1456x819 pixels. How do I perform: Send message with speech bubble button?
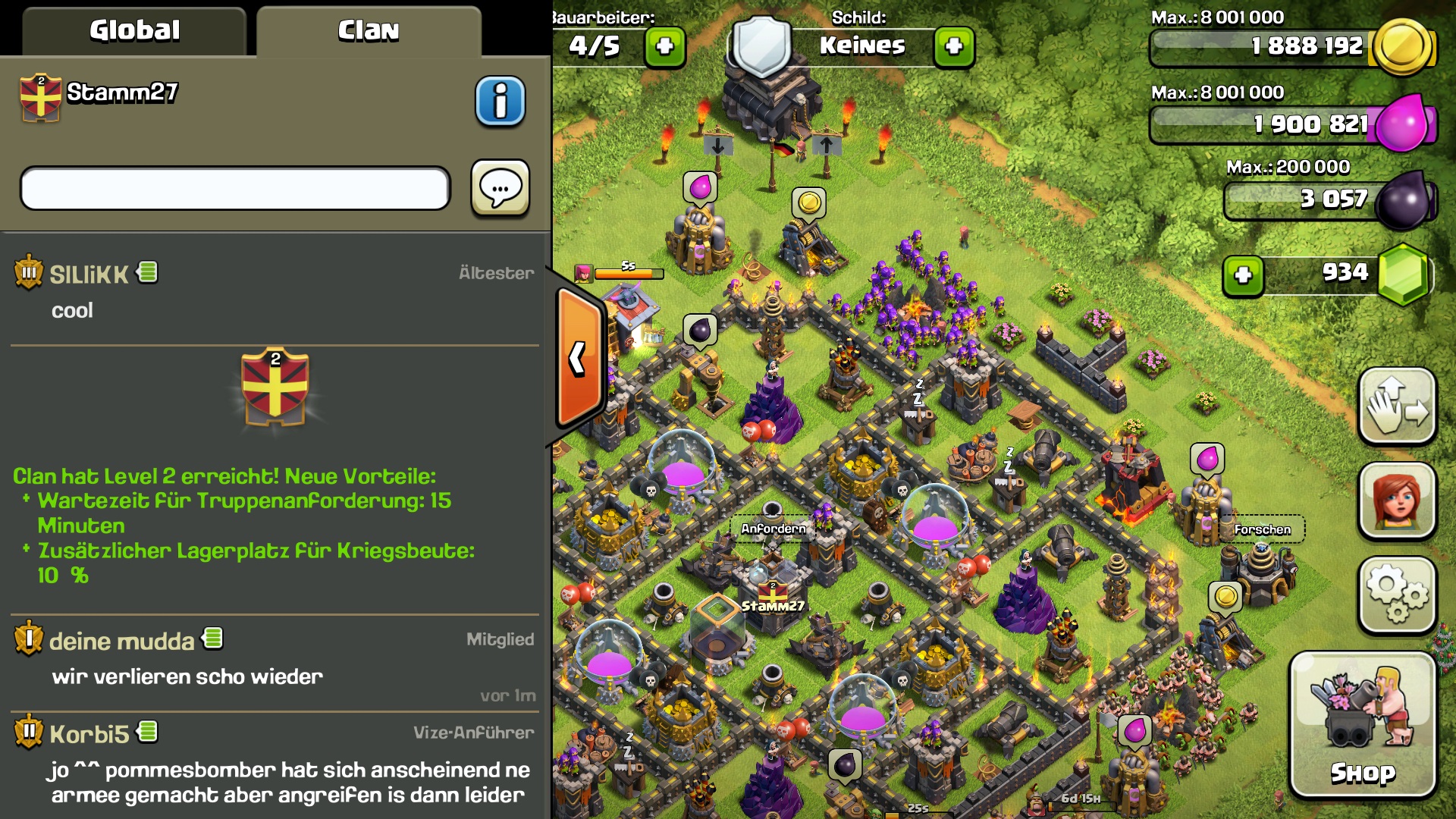pos(500,188)
